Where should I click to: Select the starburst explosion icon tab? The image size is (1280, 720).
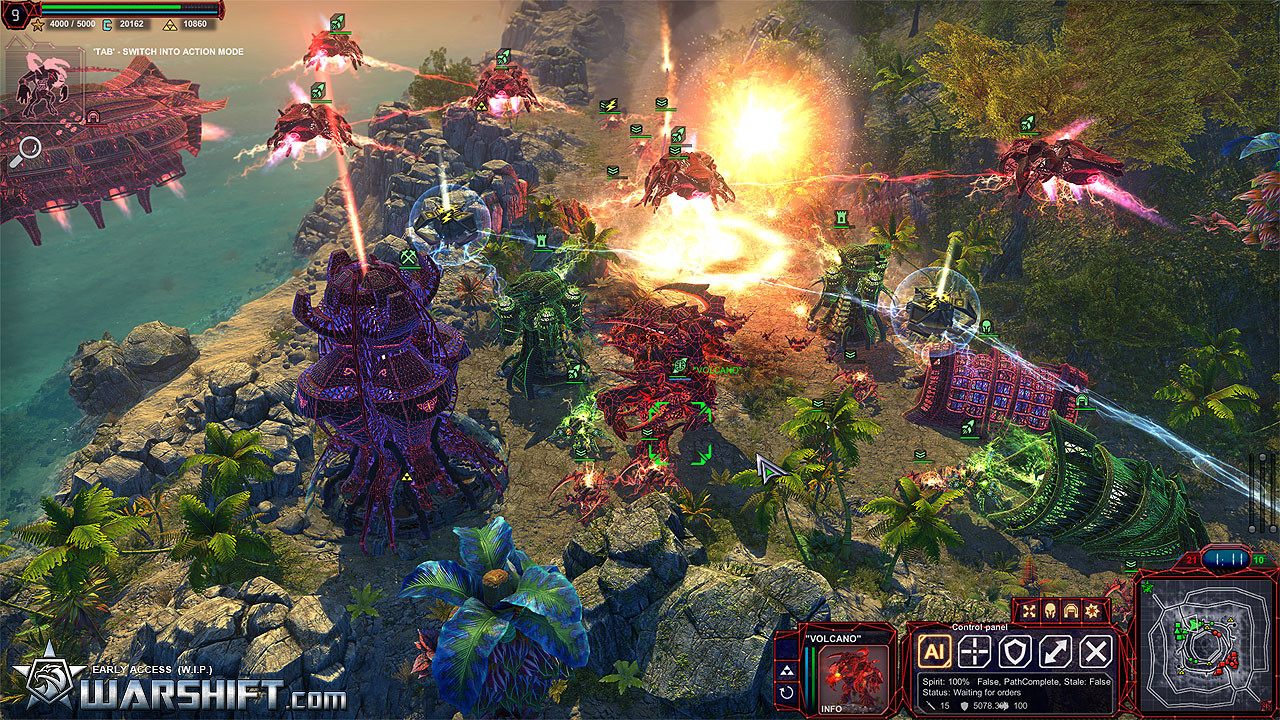1090,610
